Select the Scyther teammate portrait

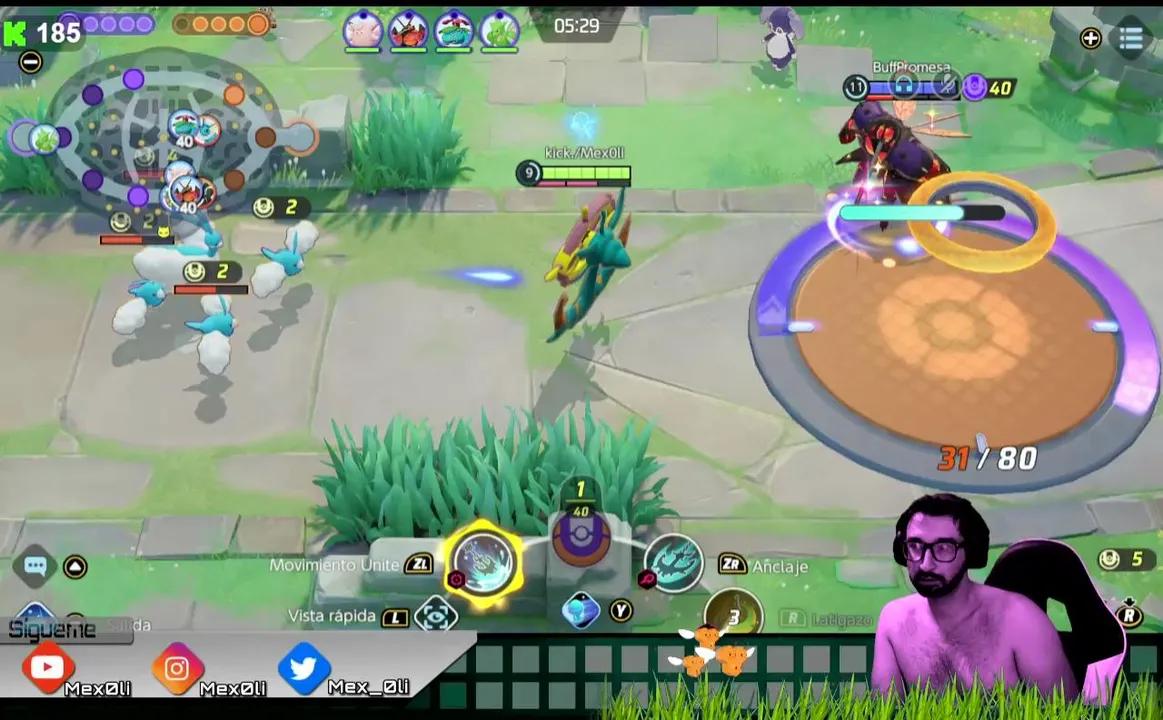499,31
